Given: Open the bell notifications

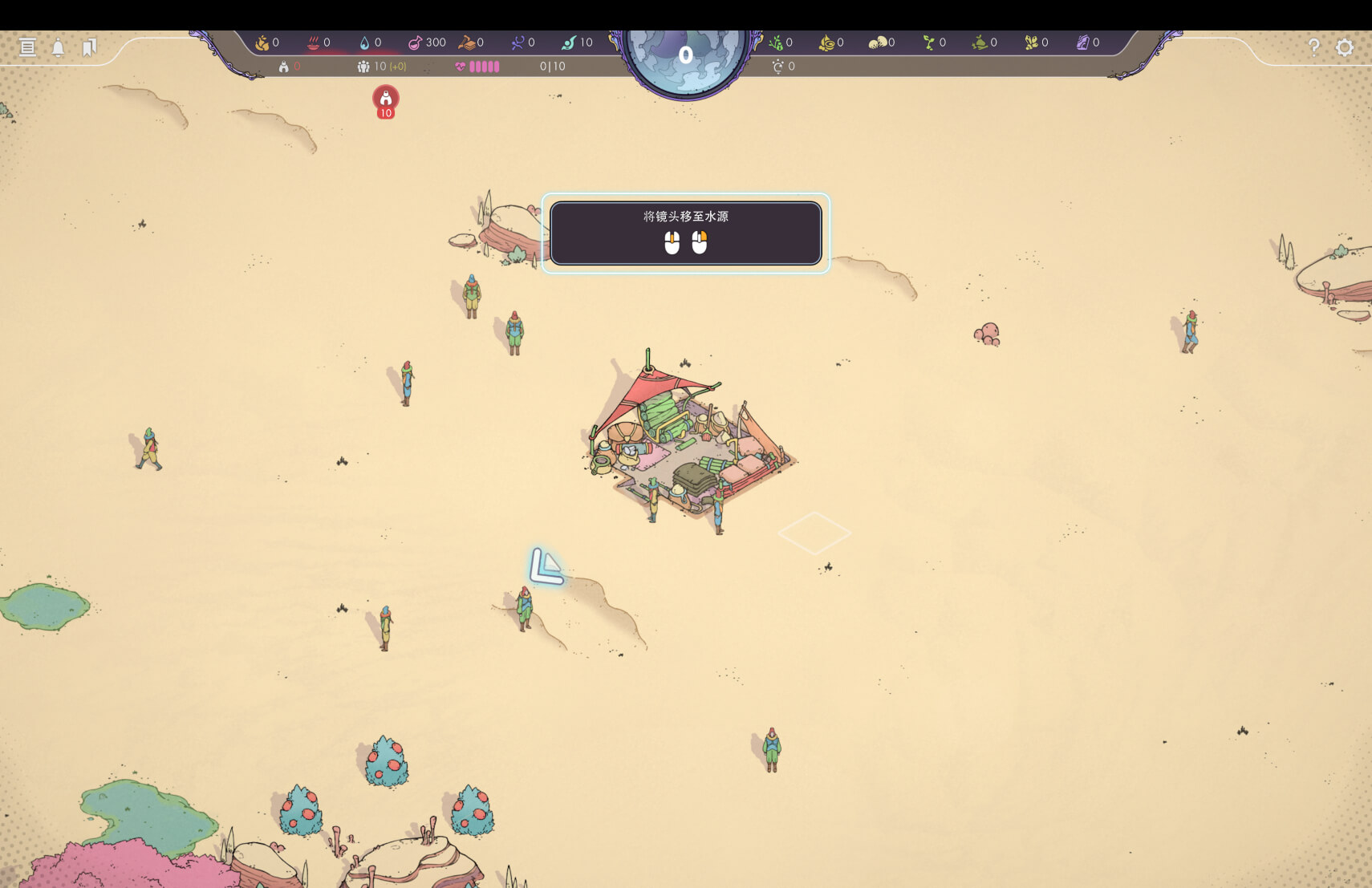Looking at the screenshot, I should 59,48.
